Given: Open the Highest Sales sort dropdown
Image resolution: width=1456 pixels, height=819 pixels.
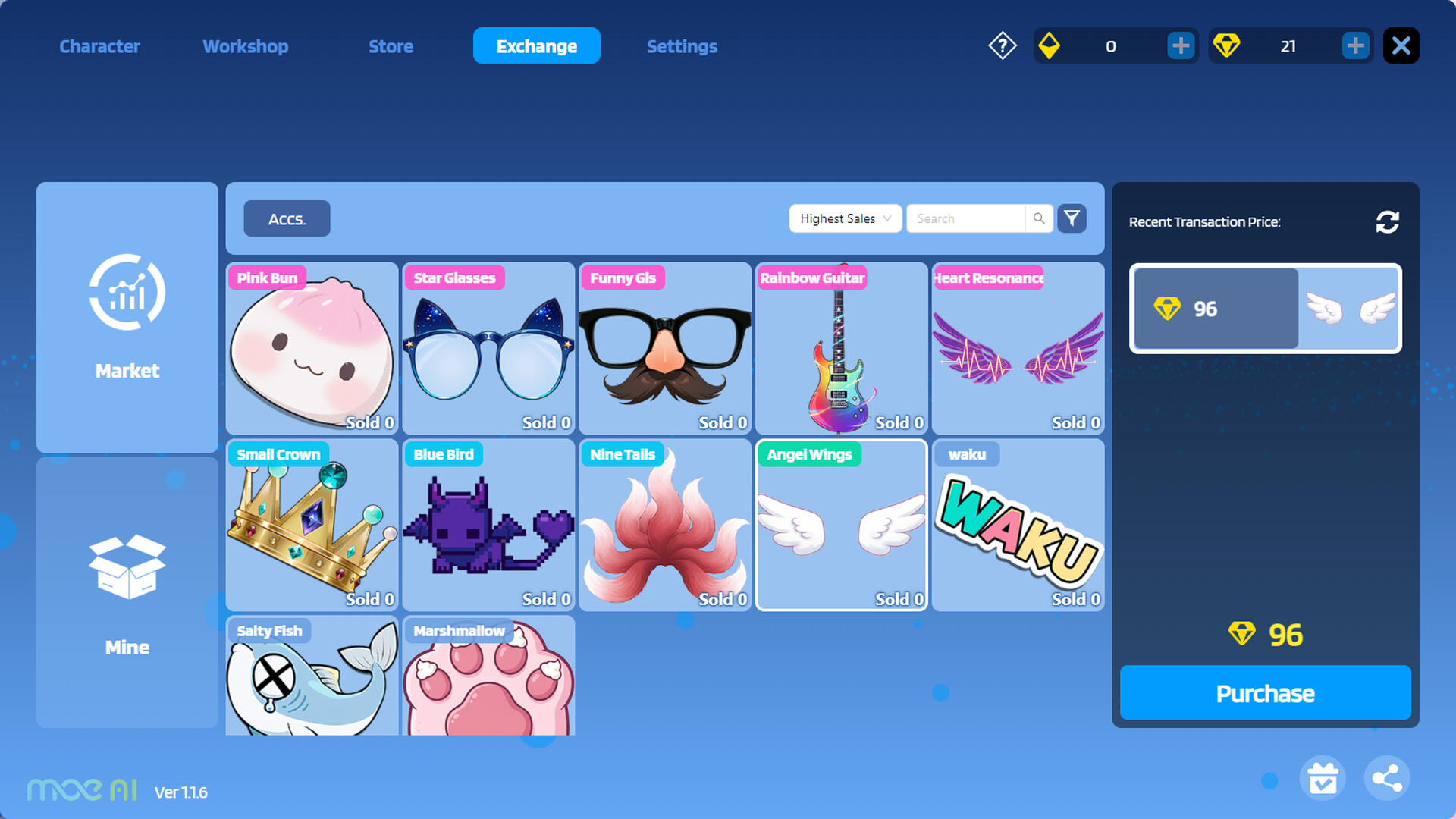Looking at the screenshot, I should tap(845, 218).
